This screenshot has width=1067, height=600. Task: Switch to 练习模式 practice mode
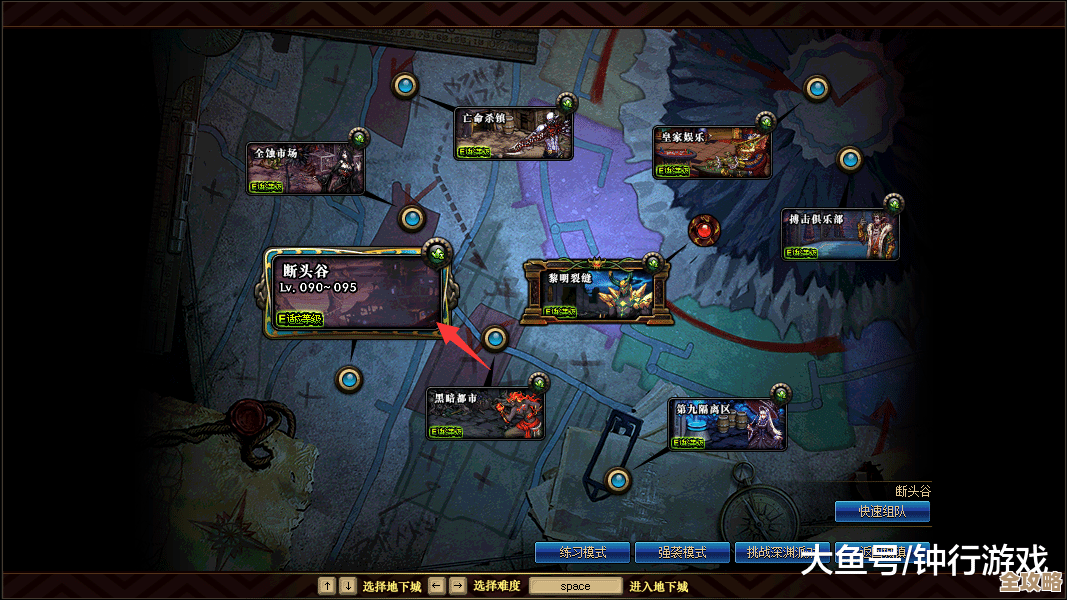582,552
